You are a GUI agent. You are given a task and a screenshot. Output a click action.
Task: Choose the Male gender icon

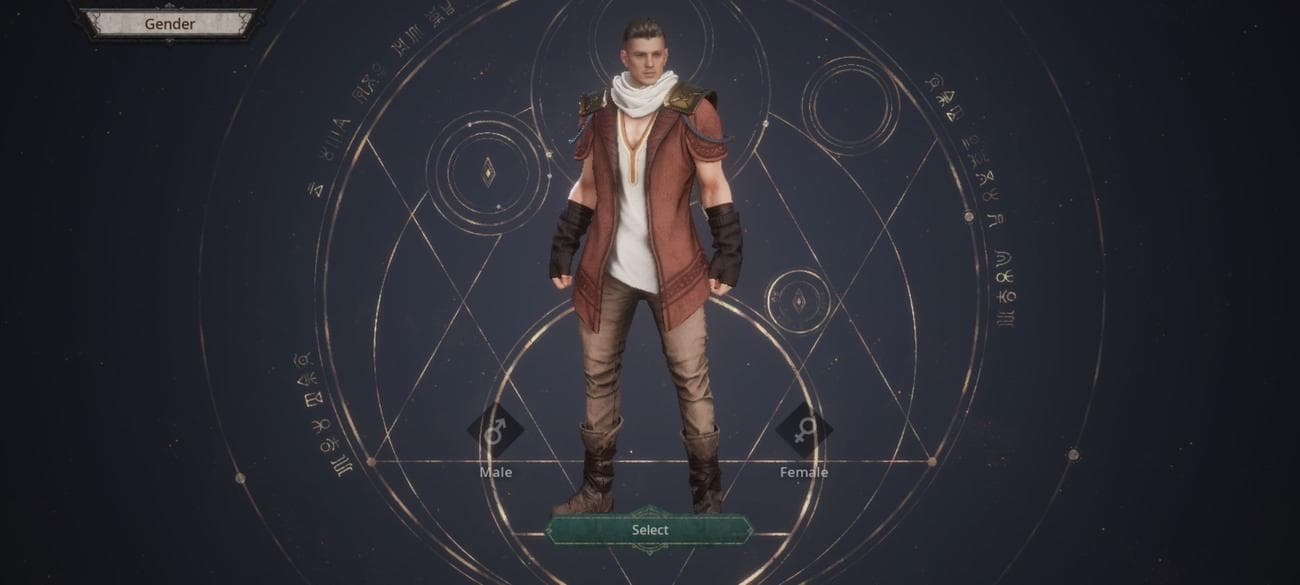tap(495, 431)
